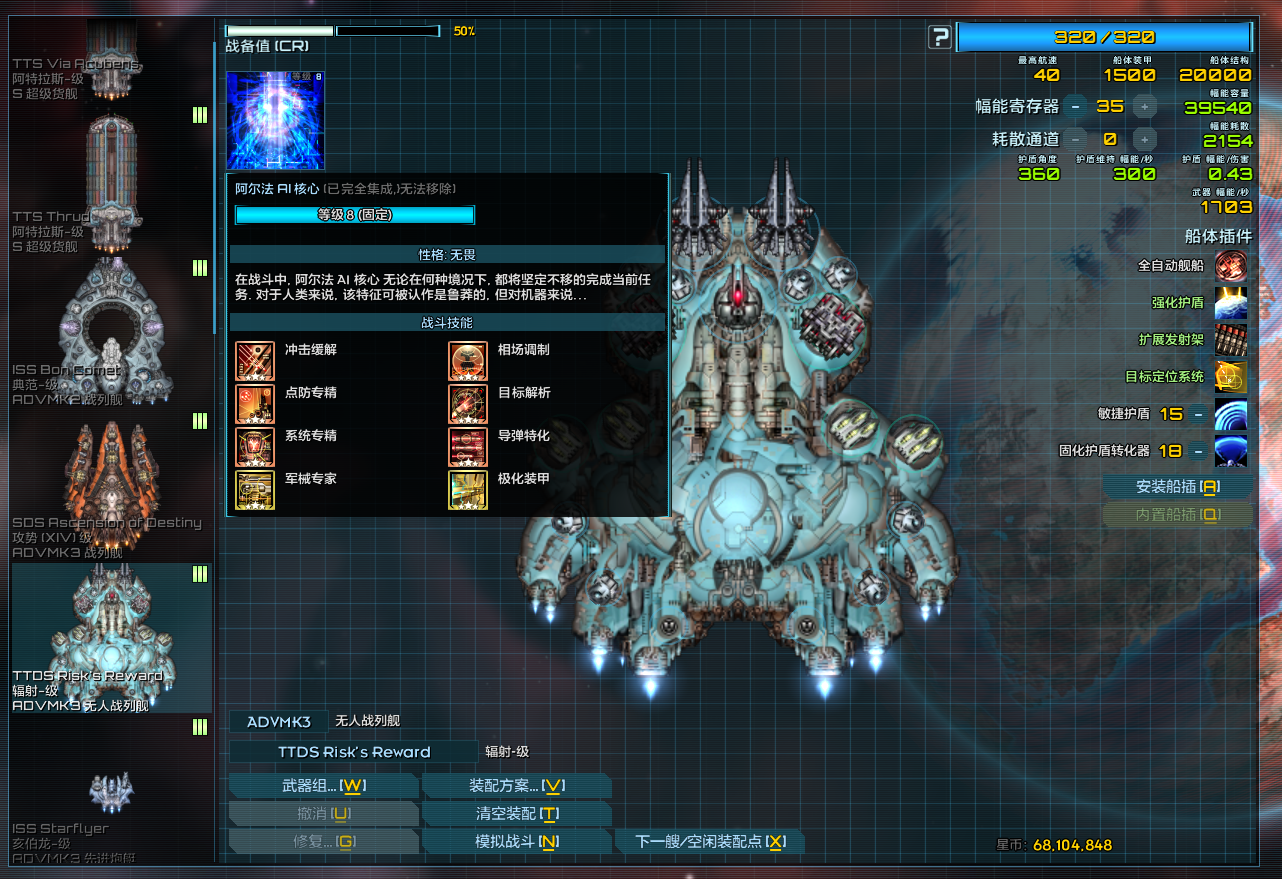
Task: Remove the 固化护盾转化器 hullmod via minus
Action: coord(1197,451)
